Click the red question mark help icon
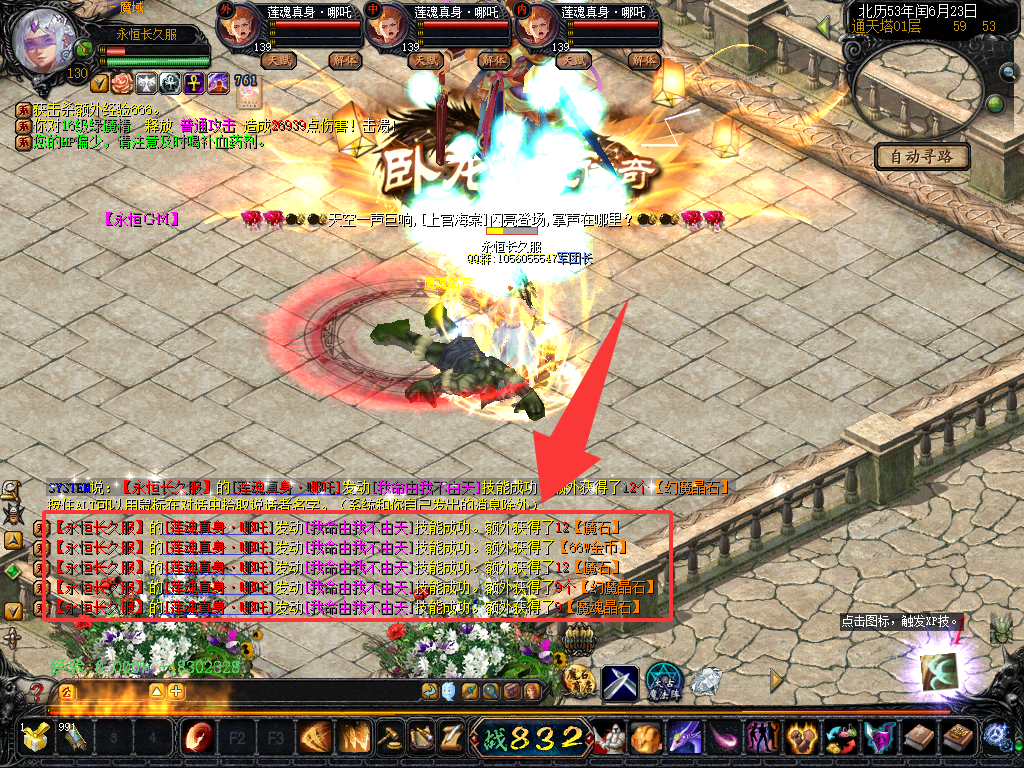1024x768 pixels. tap(37, 691)
